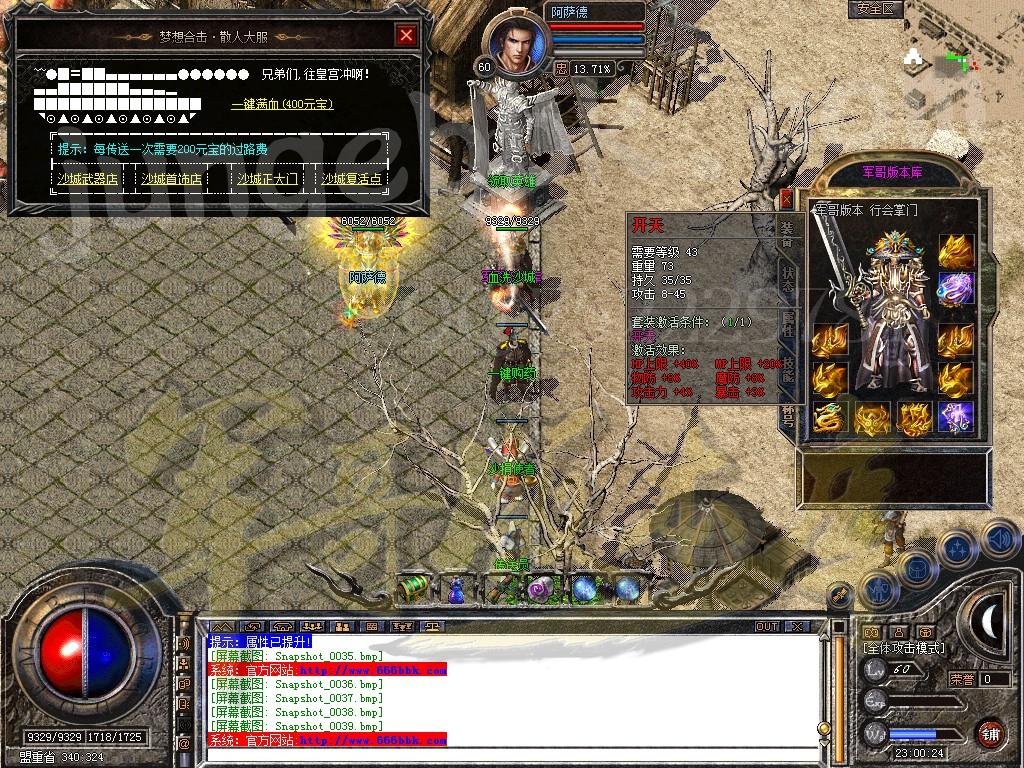Click the OUT button above chat

767,626
